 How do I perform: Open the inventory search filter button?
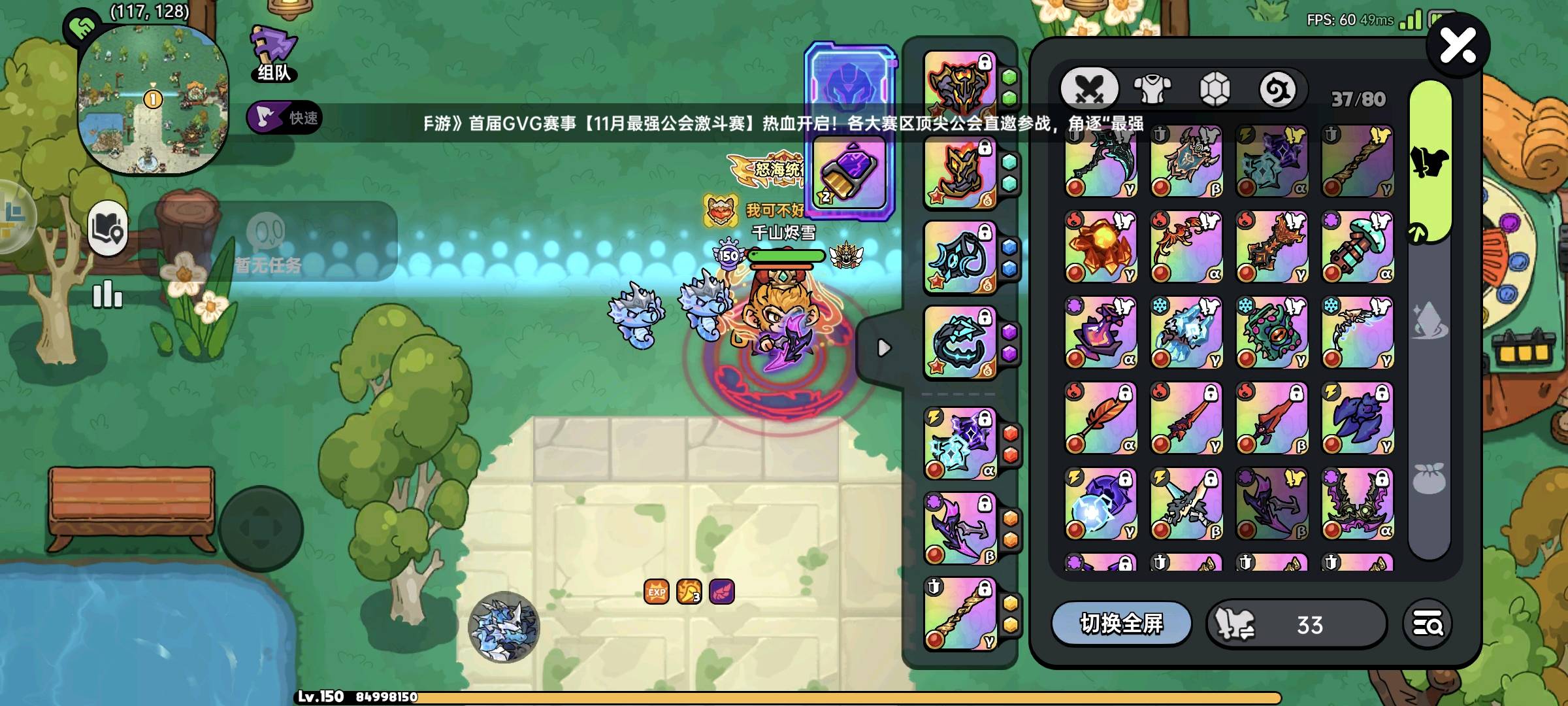point(1428,624)
